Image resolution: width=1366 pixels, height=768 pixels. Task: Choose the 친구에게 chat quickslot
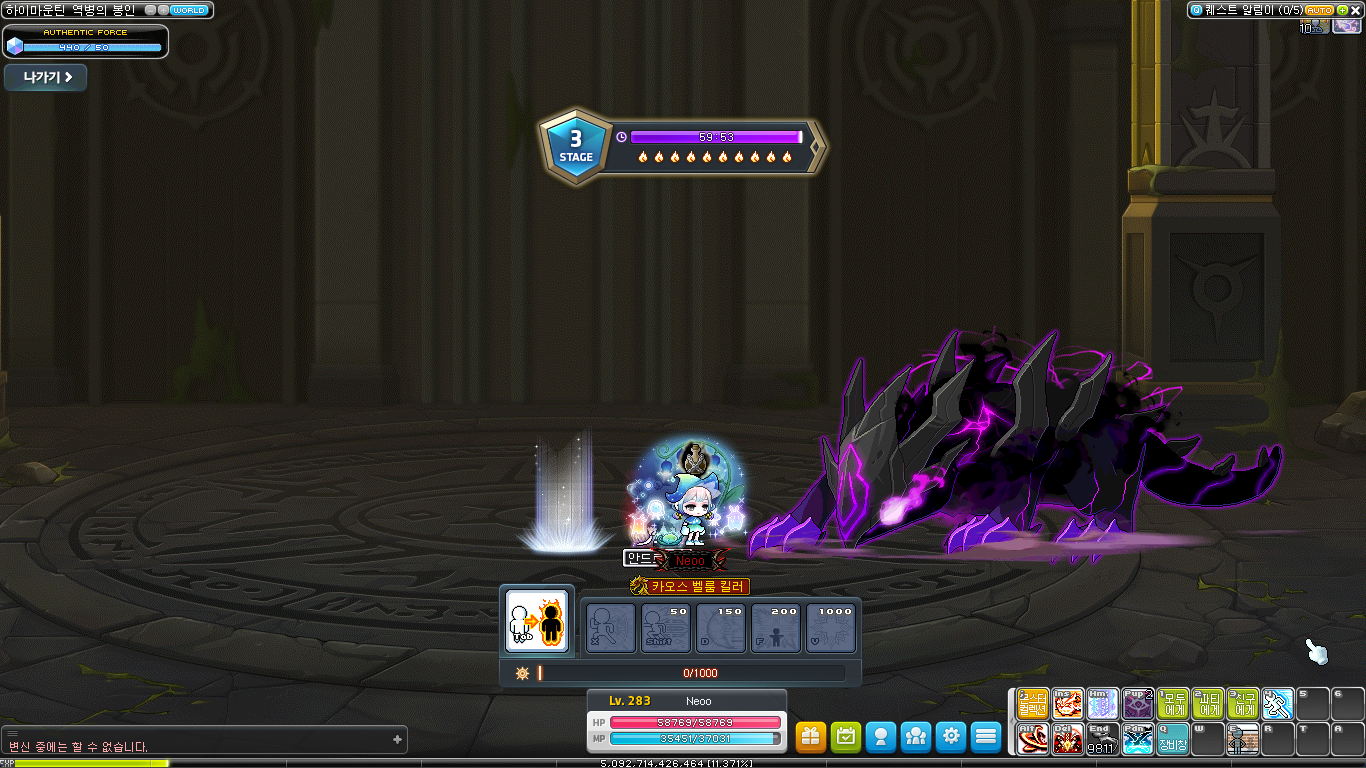pos(1243,704)
